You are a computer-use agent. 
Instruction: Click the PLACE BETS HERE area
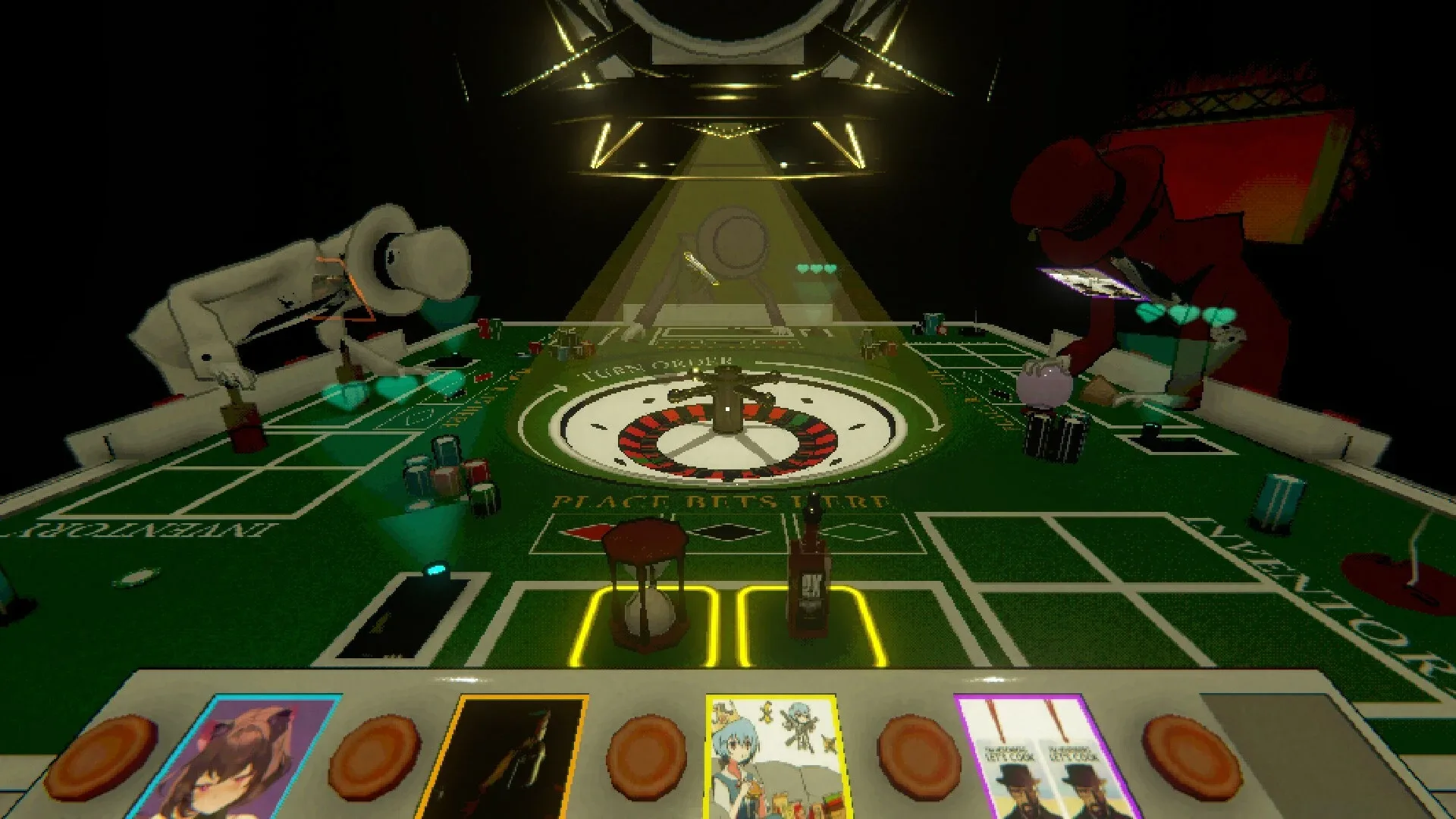[x=720, y=500]
